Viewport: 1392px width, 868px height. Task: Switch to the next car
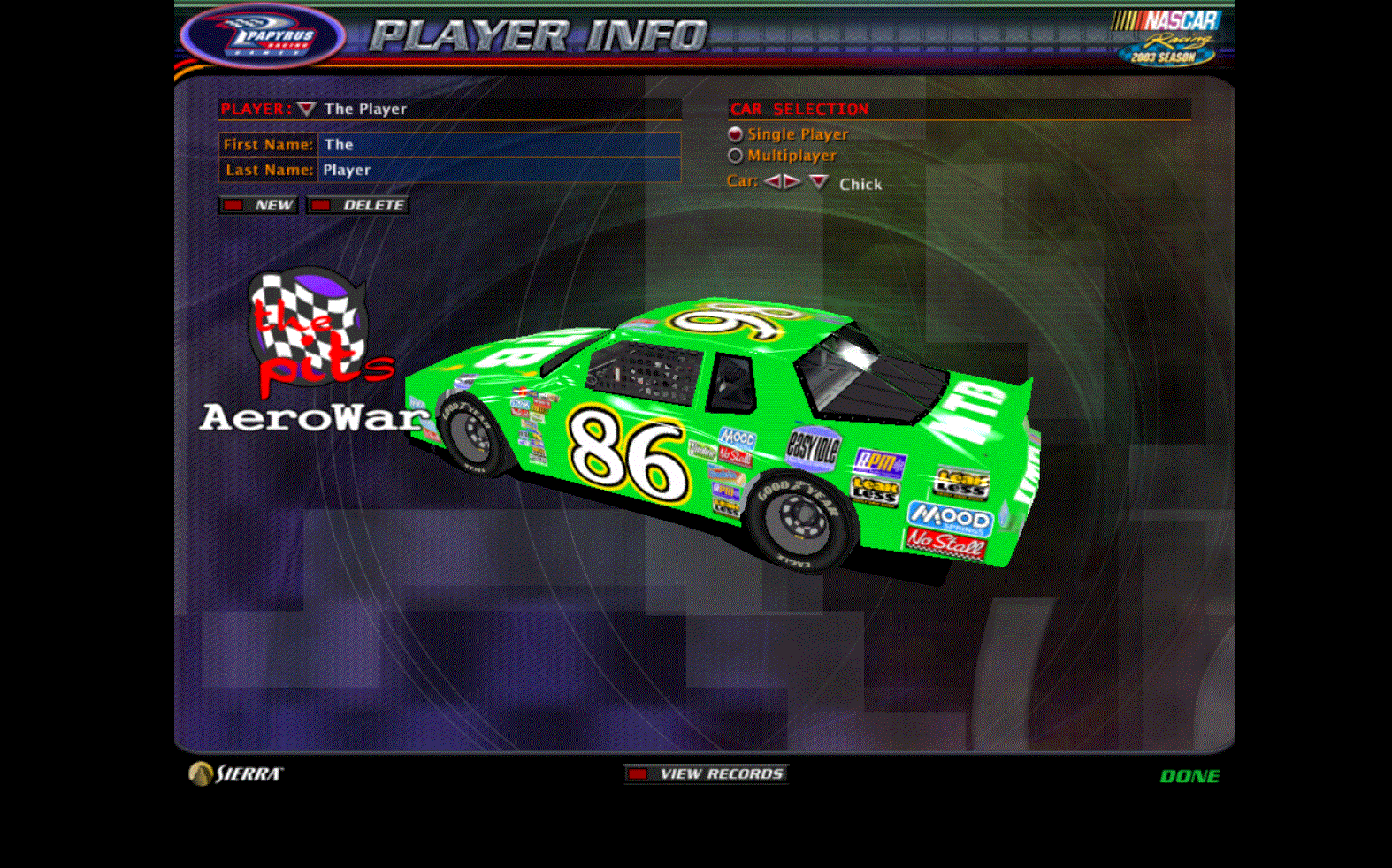tap(792, 182)
